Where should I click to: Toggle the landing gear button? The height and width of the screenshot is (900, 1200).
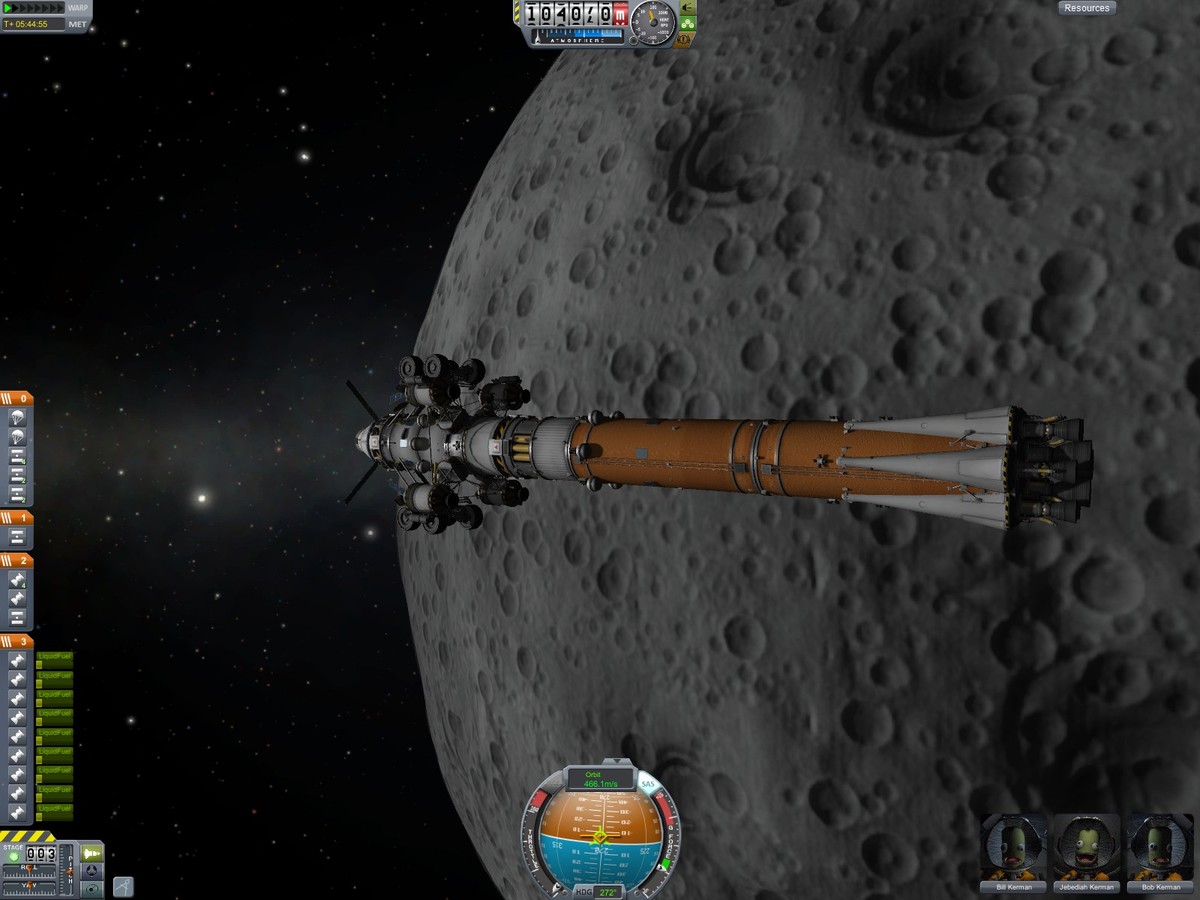tap(688, 24)
